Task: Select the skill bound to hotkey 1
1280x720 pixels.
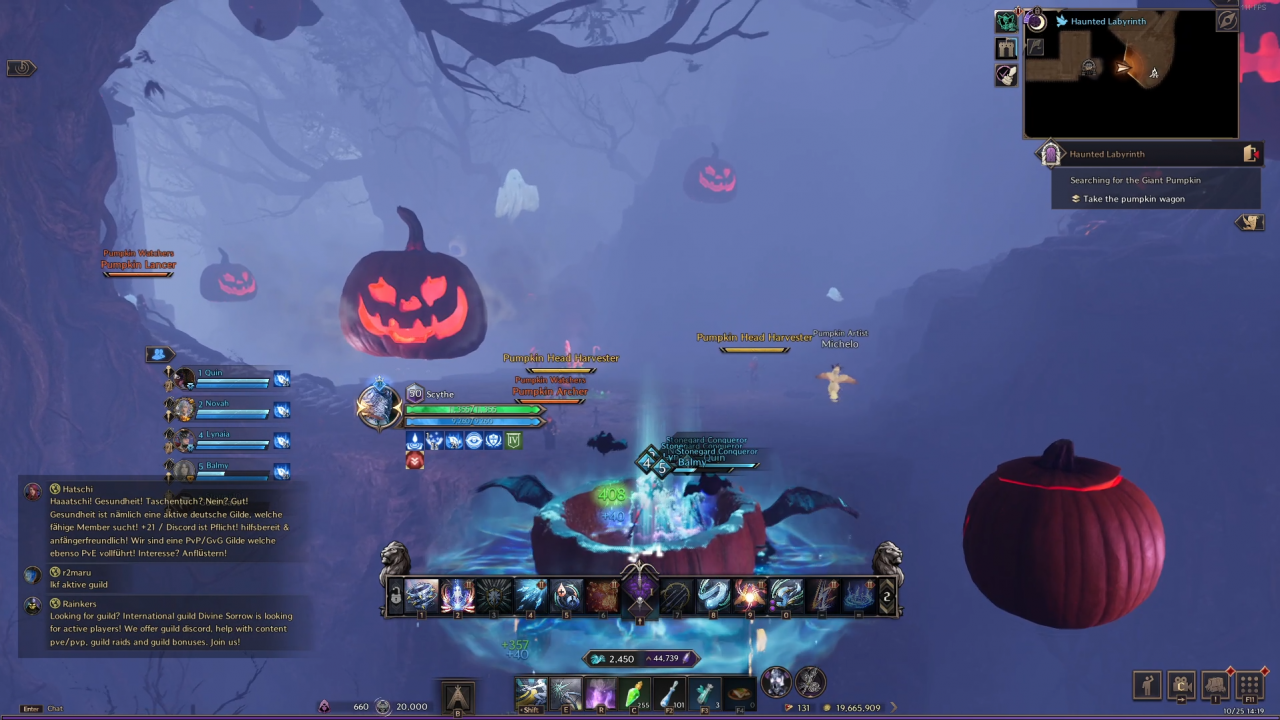Action: [x=421, y=595]
